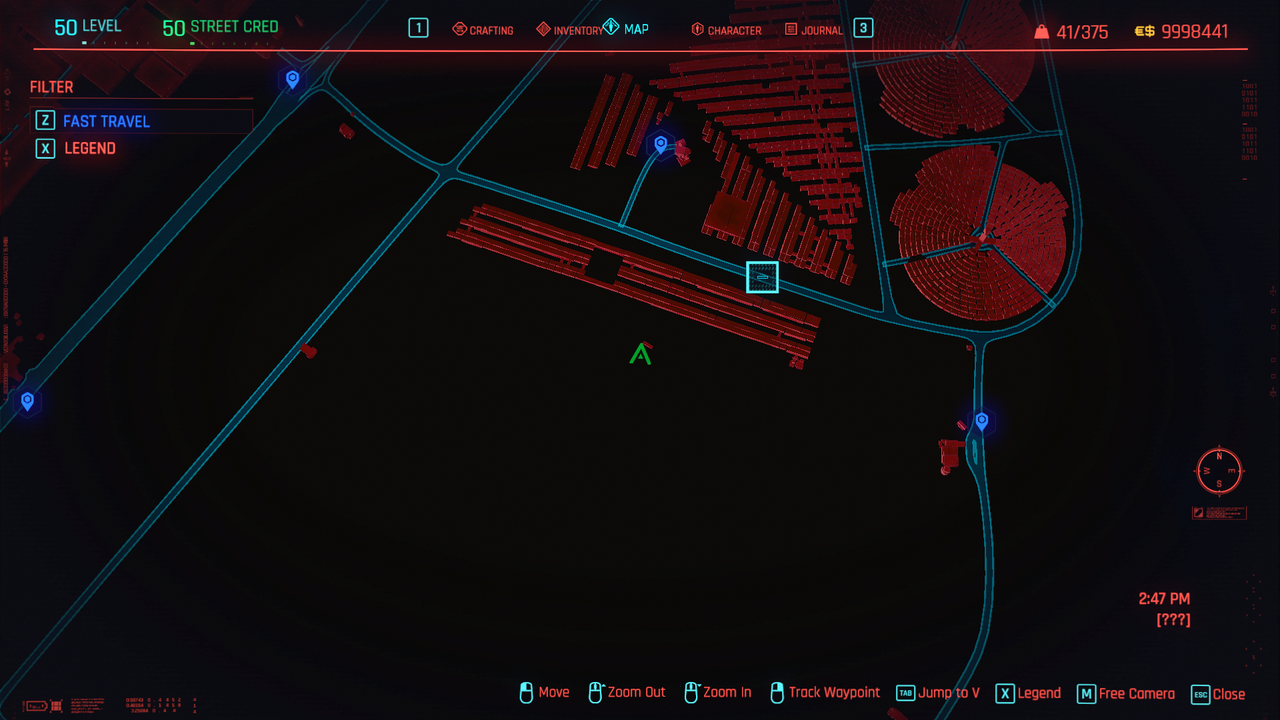Toggle the Fast Travel filter
1280x720 pixels.
pyautogui.click(x=106, y=121)
